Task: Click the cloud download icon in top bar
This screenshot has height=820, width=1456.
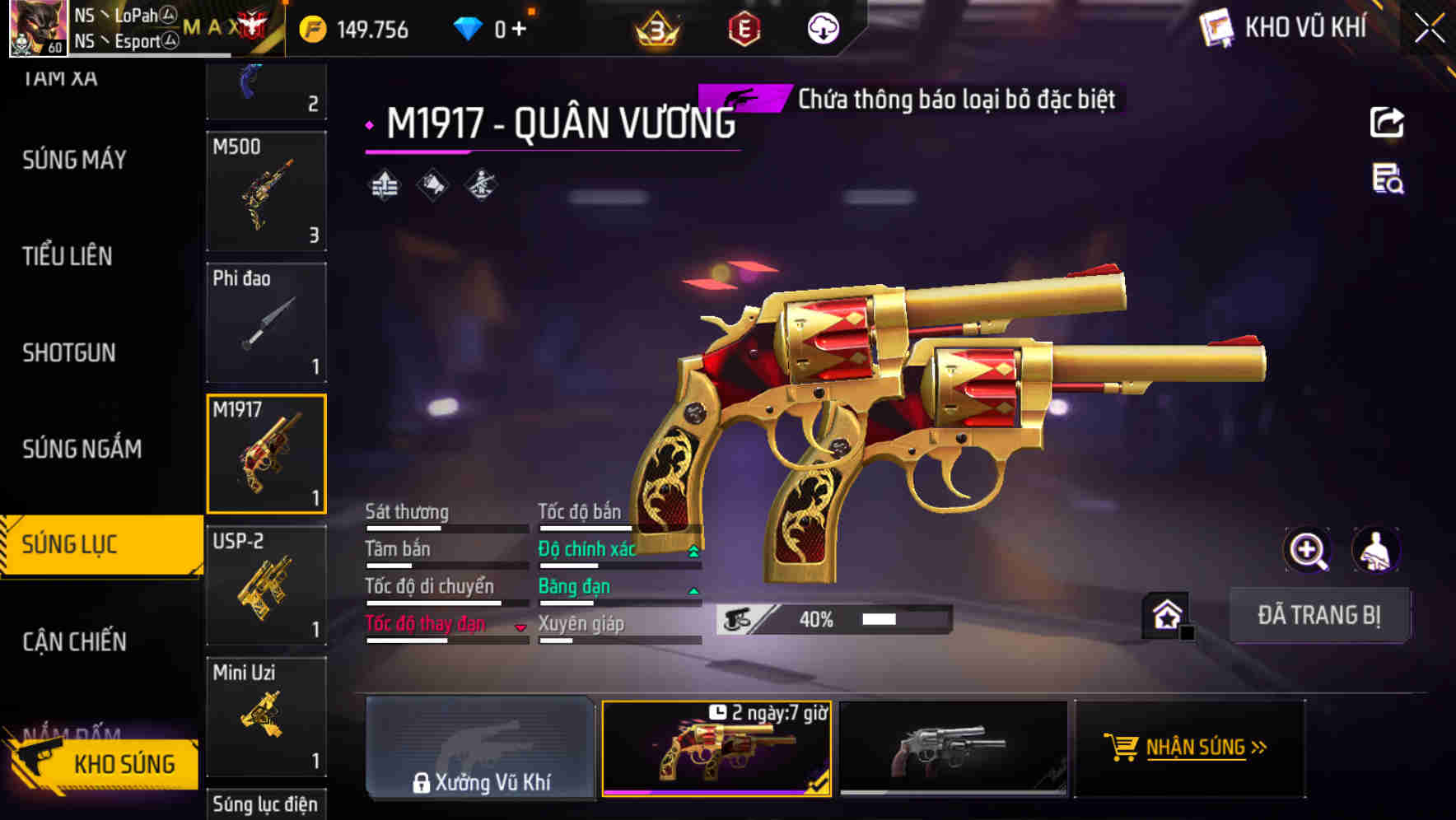Action: point(821,28)
